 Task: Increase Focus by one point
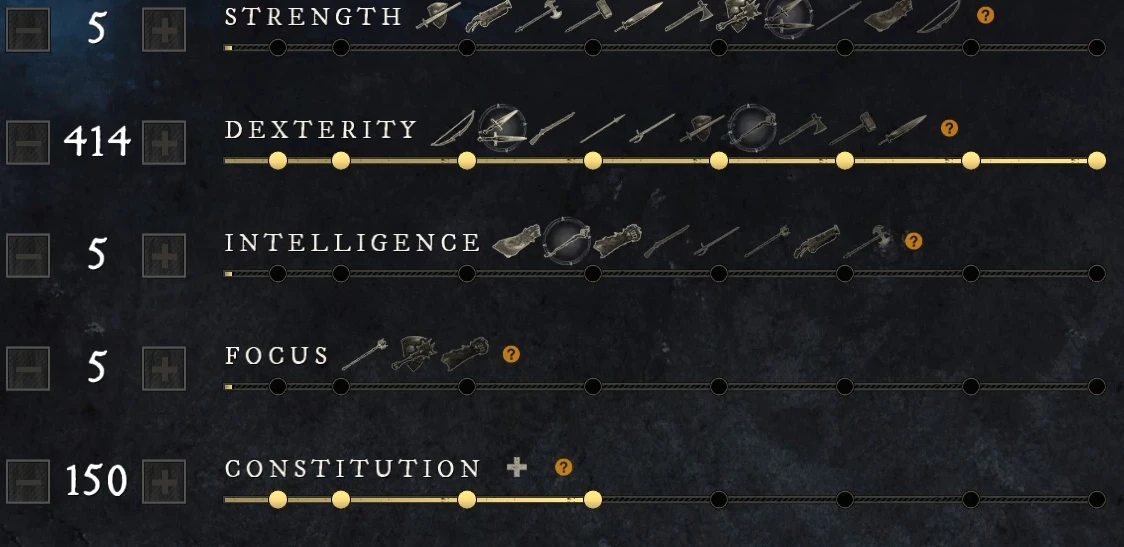click(x=164, y=368)
